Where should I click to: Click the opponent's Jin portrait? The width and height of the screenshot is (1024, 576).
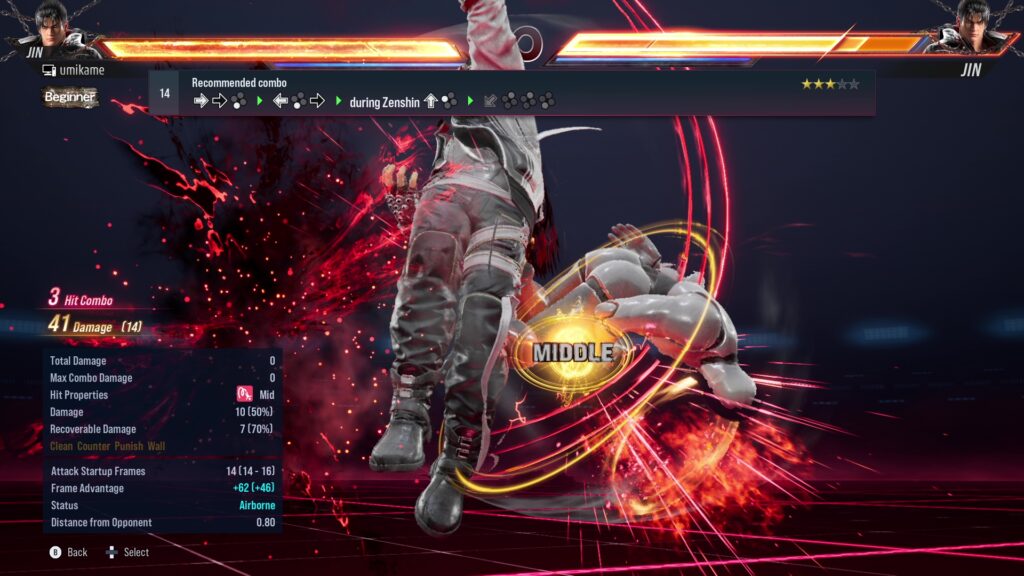pyautogui.click(x=968, y=30)
